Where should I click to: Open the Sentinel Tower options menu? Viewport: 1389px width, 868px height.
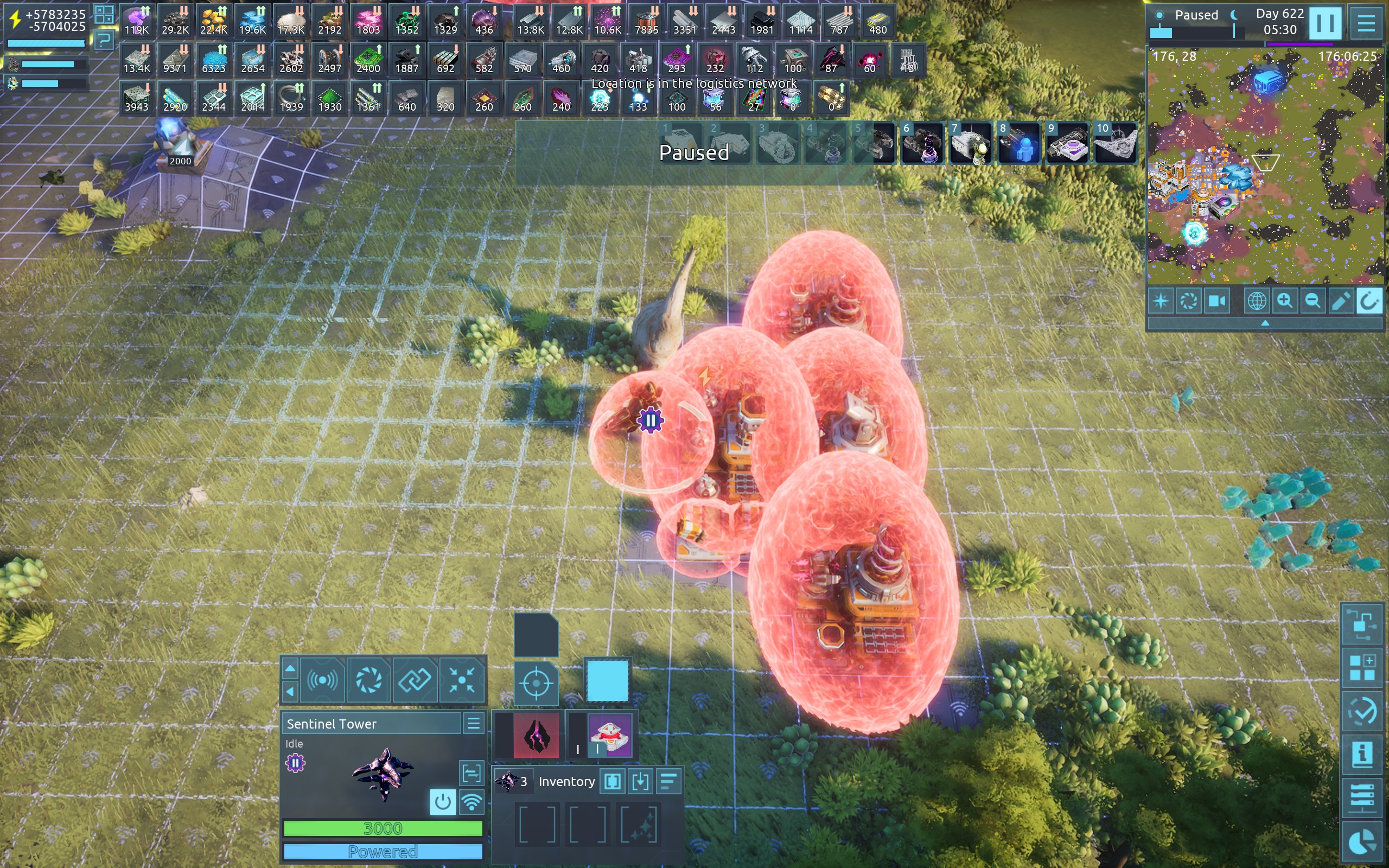(x=474, y=723)
